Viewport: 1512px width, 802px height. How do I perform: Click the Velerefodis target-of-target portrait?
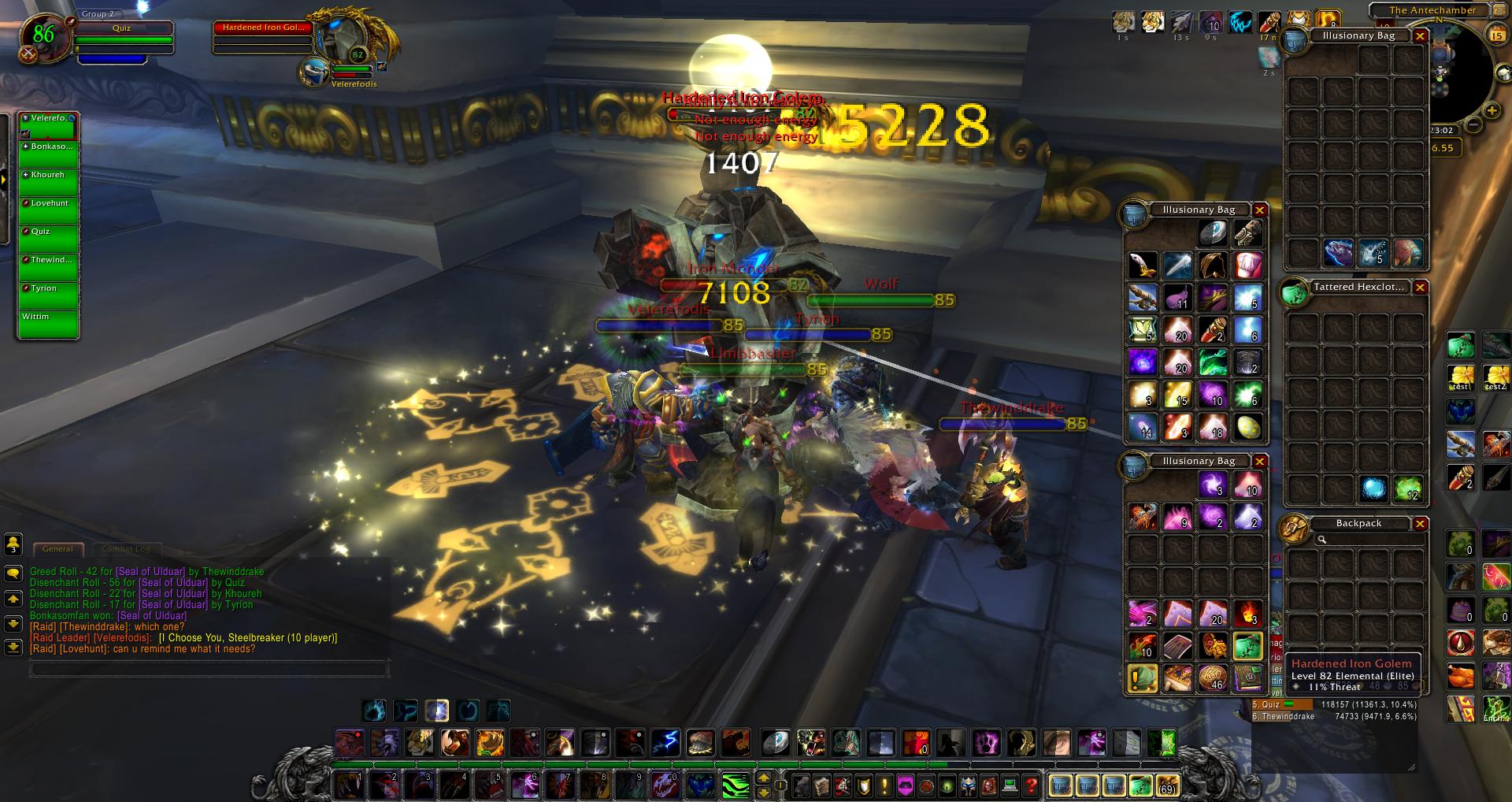pyautogui.click(x=316, y=72)
